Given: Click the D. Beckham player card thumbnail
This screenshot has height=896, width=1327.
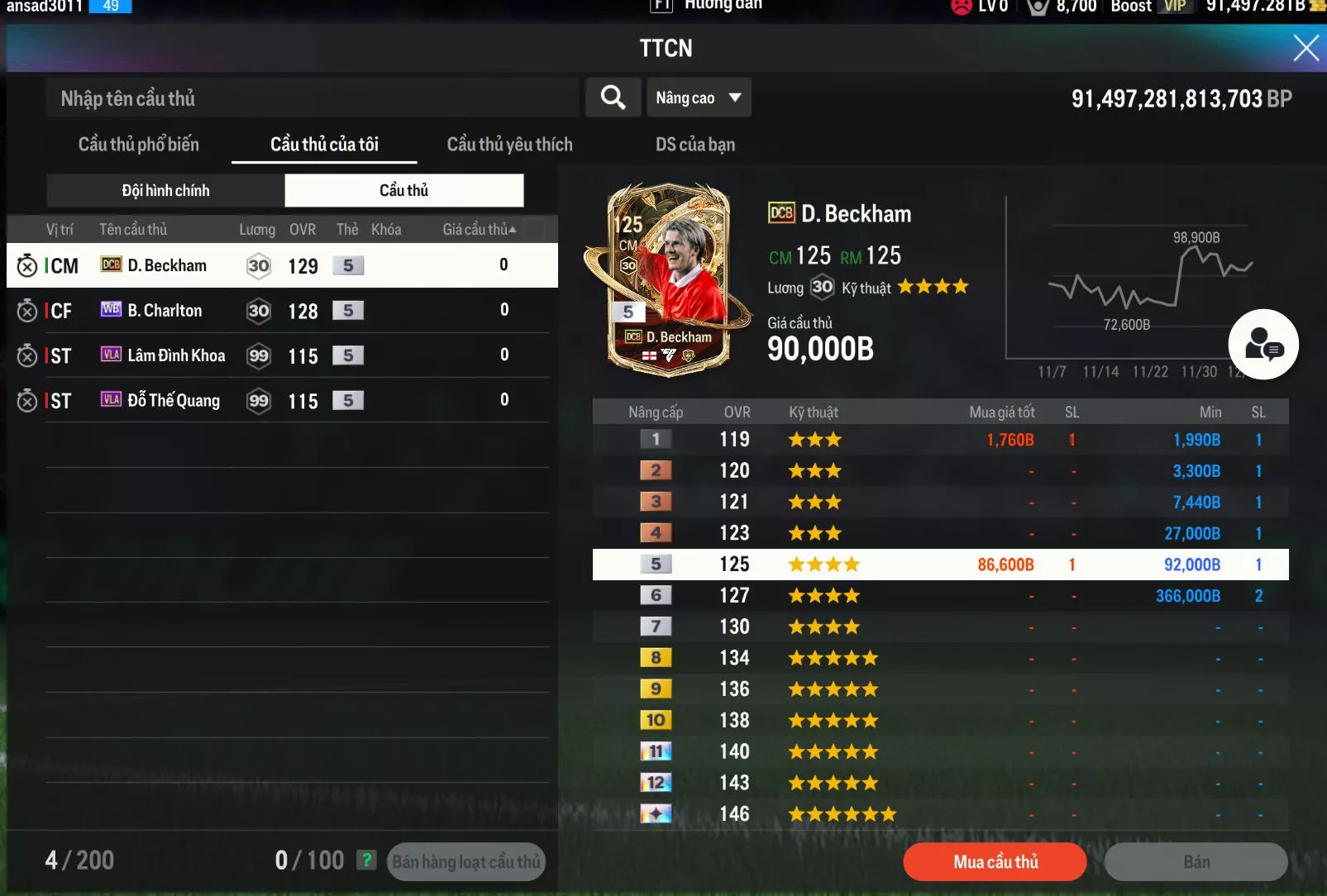Looking at the screenshot, I should (x=668, y=281).
